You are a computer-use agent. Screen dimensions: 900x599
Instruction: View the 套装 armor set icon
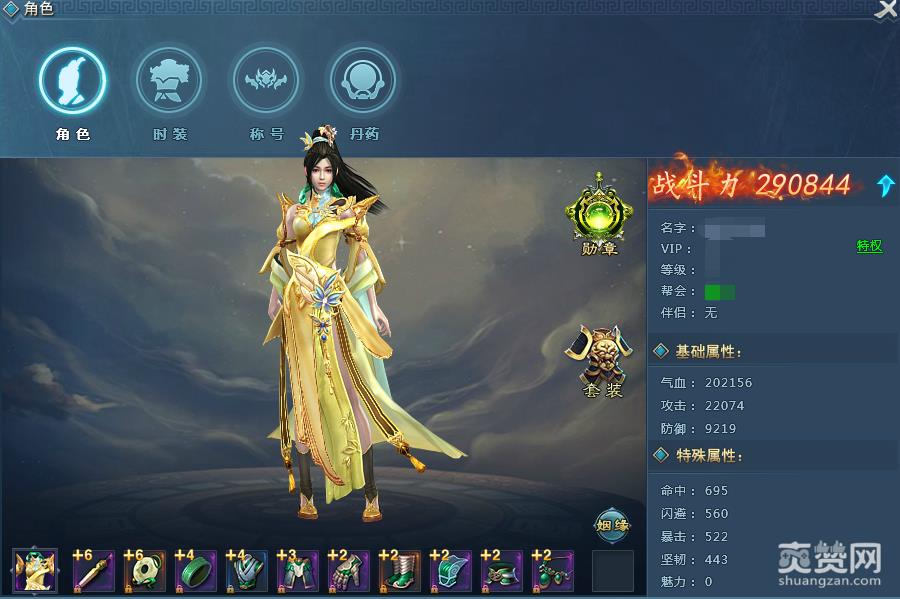(601, 357)
